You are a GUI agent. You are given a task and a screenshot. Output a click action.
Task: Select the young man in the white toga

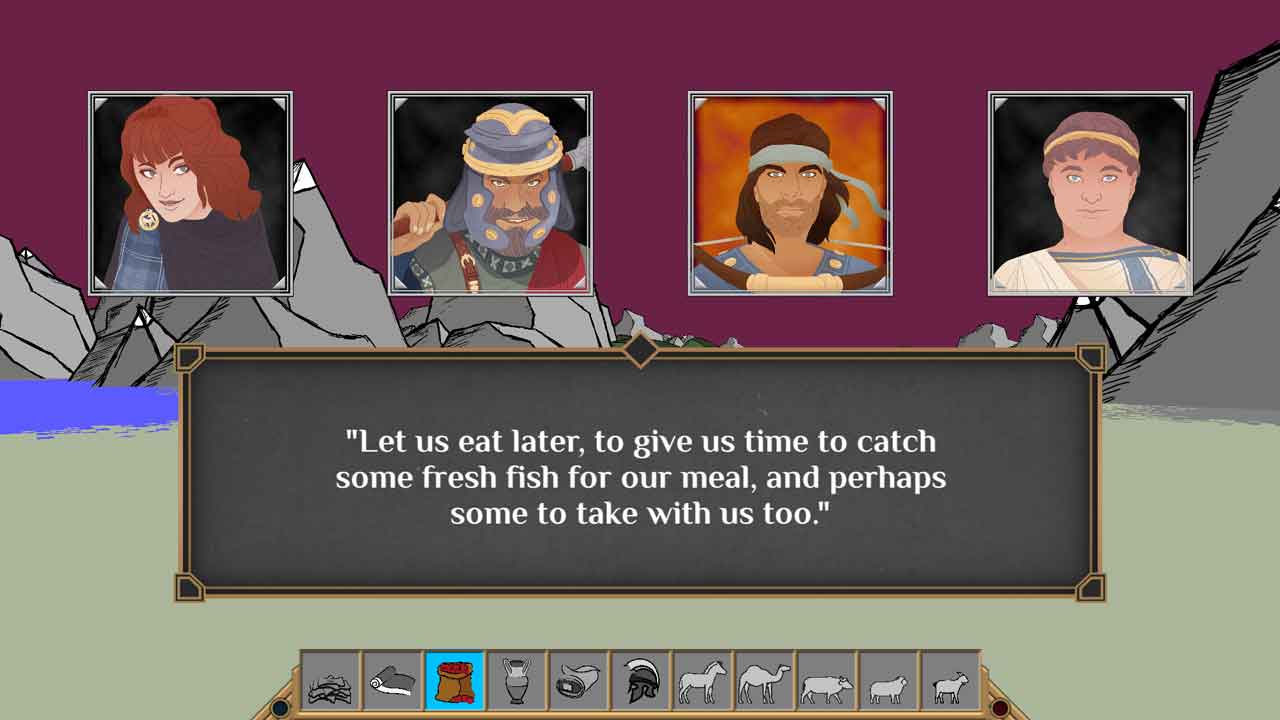tap(1090, 193)
